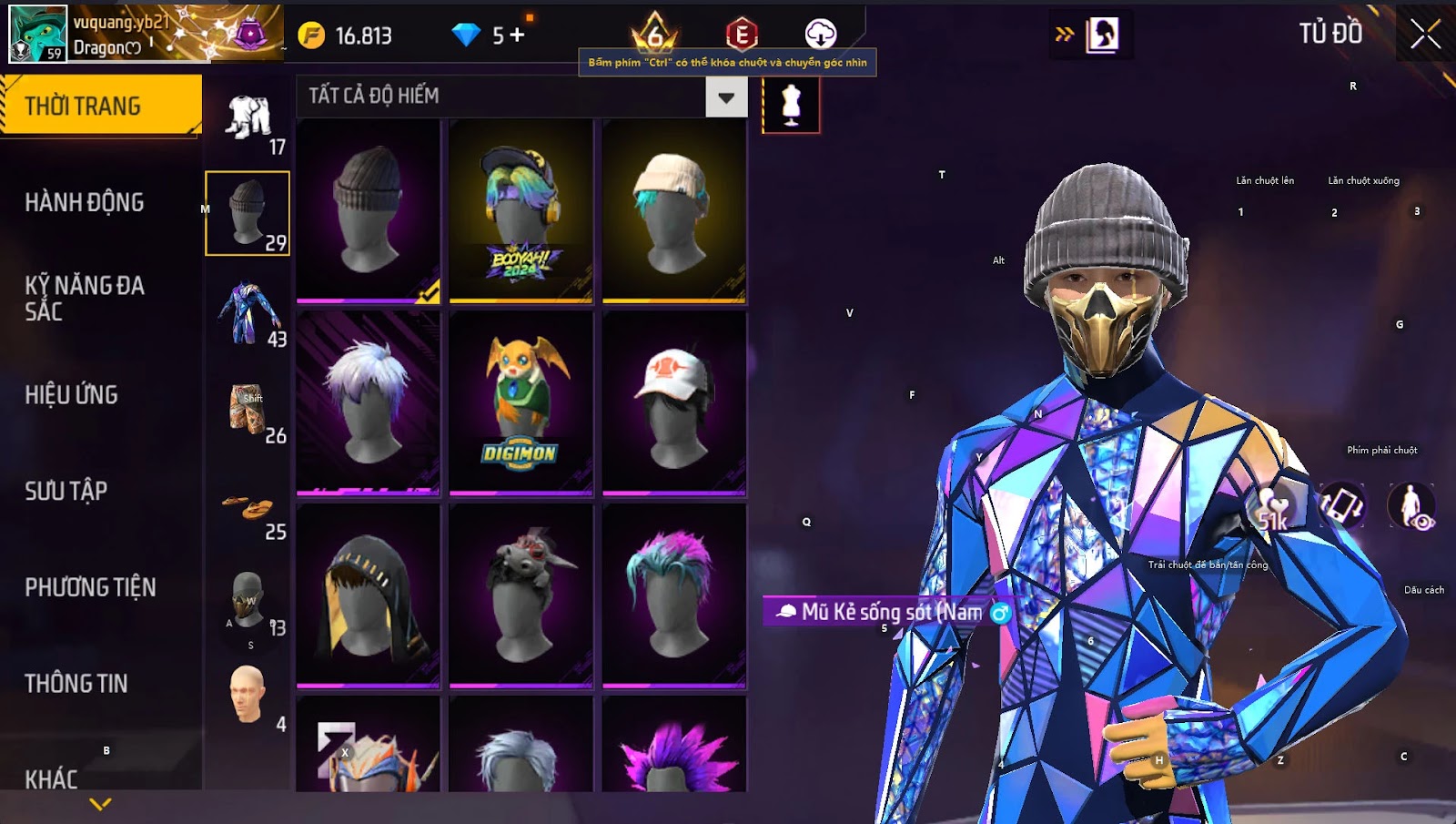1456x824 pixels.
Task: Select the Booyah 2024 headphones hair item
Action: click(x=521, y=211)
